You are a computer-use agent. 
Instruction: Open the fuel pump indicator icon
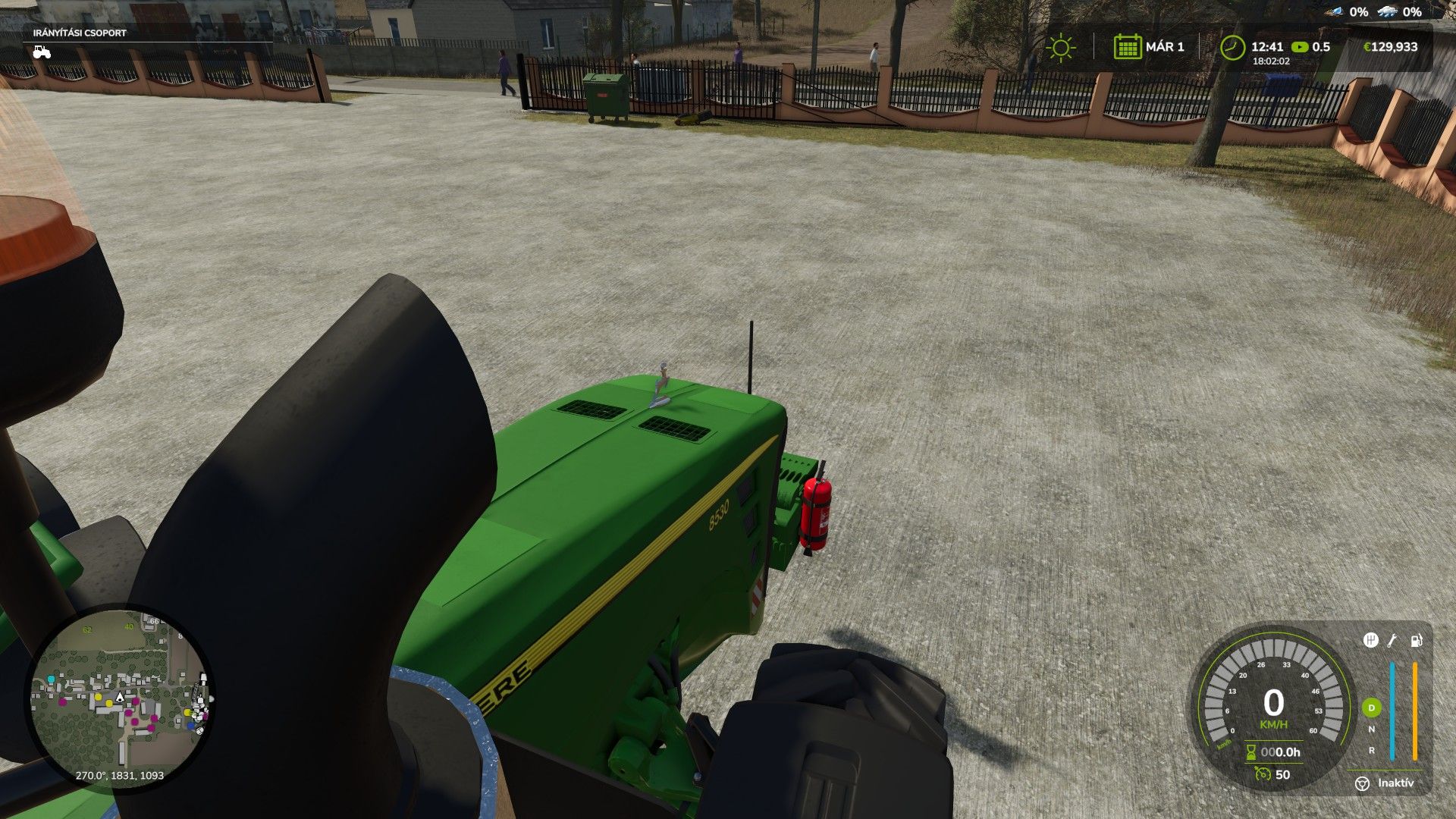1415,641
